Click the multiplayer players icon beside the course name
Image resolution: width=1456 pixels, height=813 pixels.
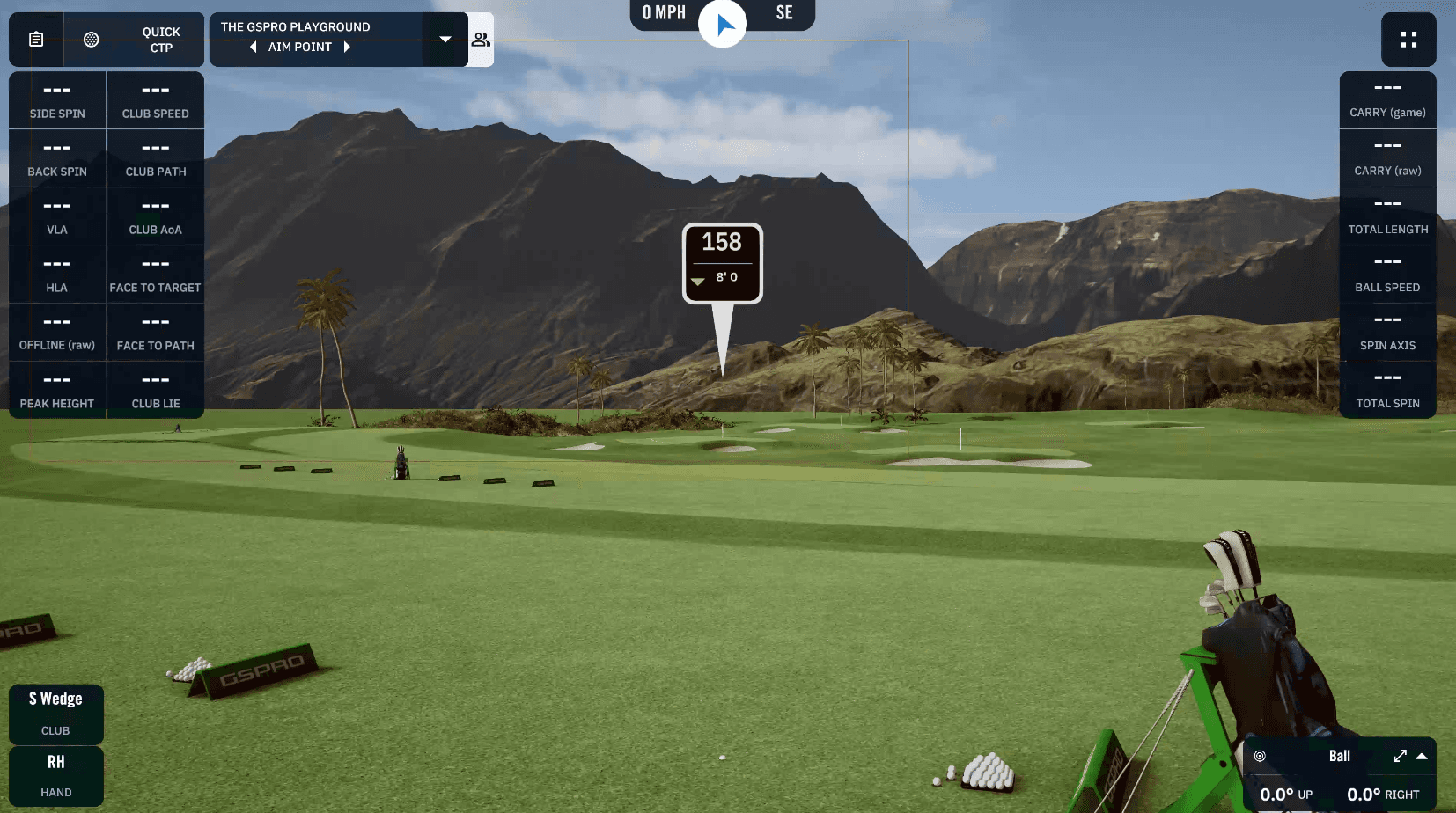[x=482, y=39]
